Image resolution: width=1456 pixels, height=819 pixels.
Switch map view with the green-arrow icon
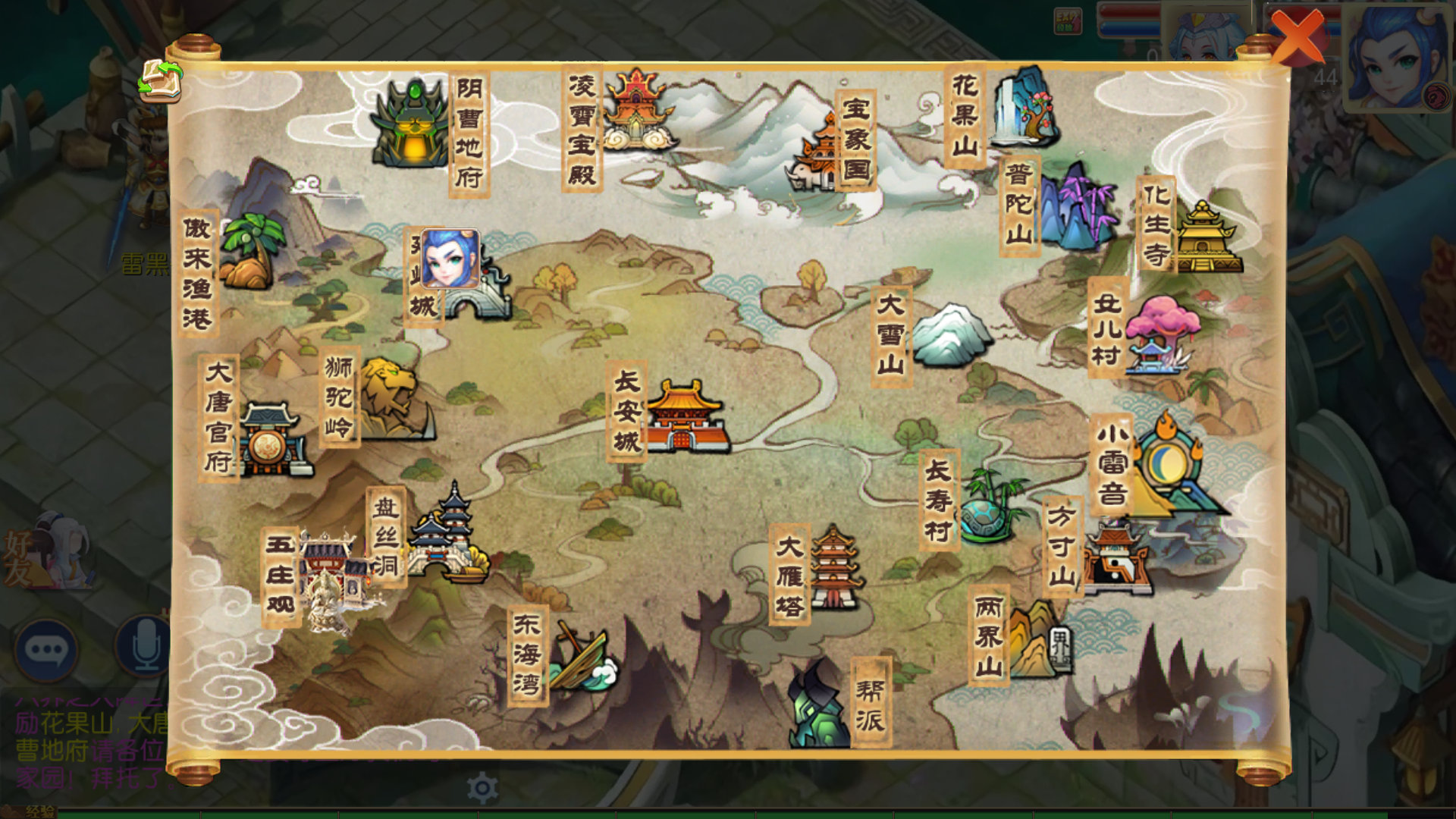point(160,80)
